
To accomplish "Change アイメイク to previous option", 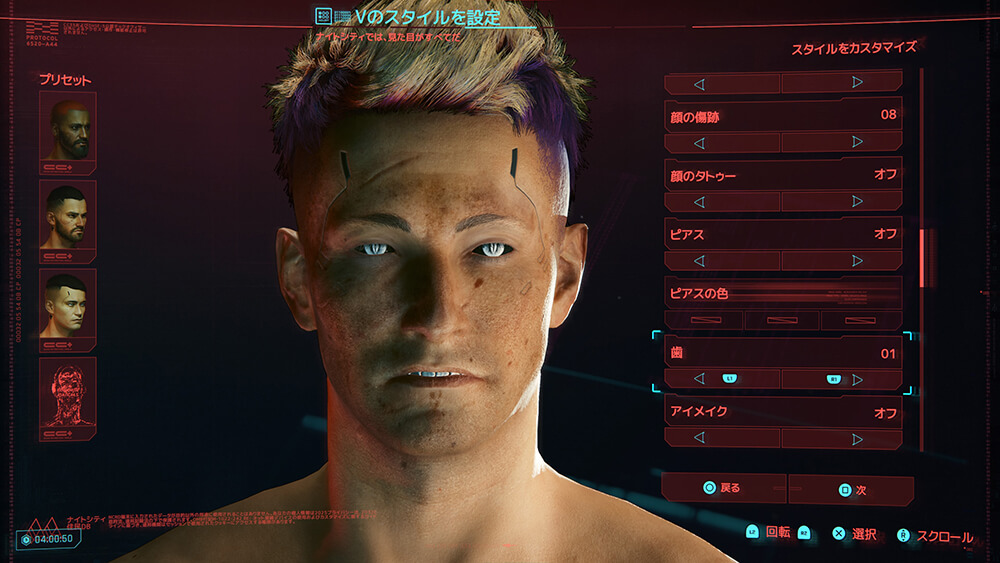I will click(x=699, y=438).
